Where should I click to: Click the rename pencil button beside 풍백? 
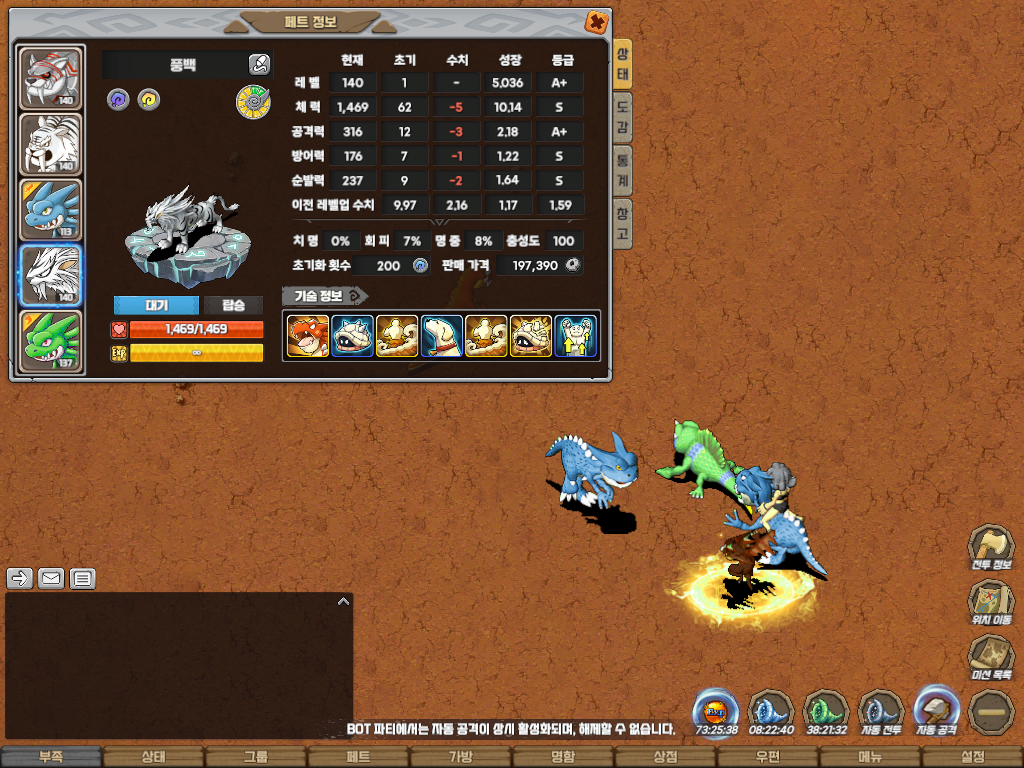[x=259, y=65]
